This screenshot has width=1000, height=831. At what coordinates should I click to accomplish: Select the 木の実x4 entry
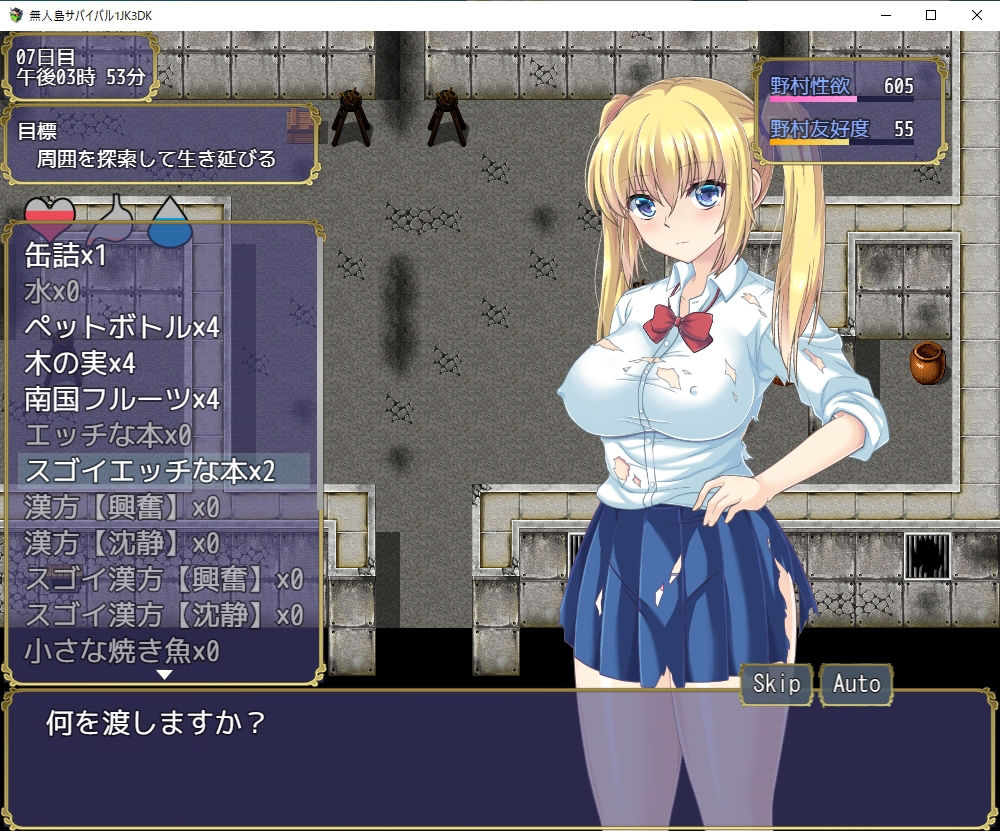coord(80,364)
